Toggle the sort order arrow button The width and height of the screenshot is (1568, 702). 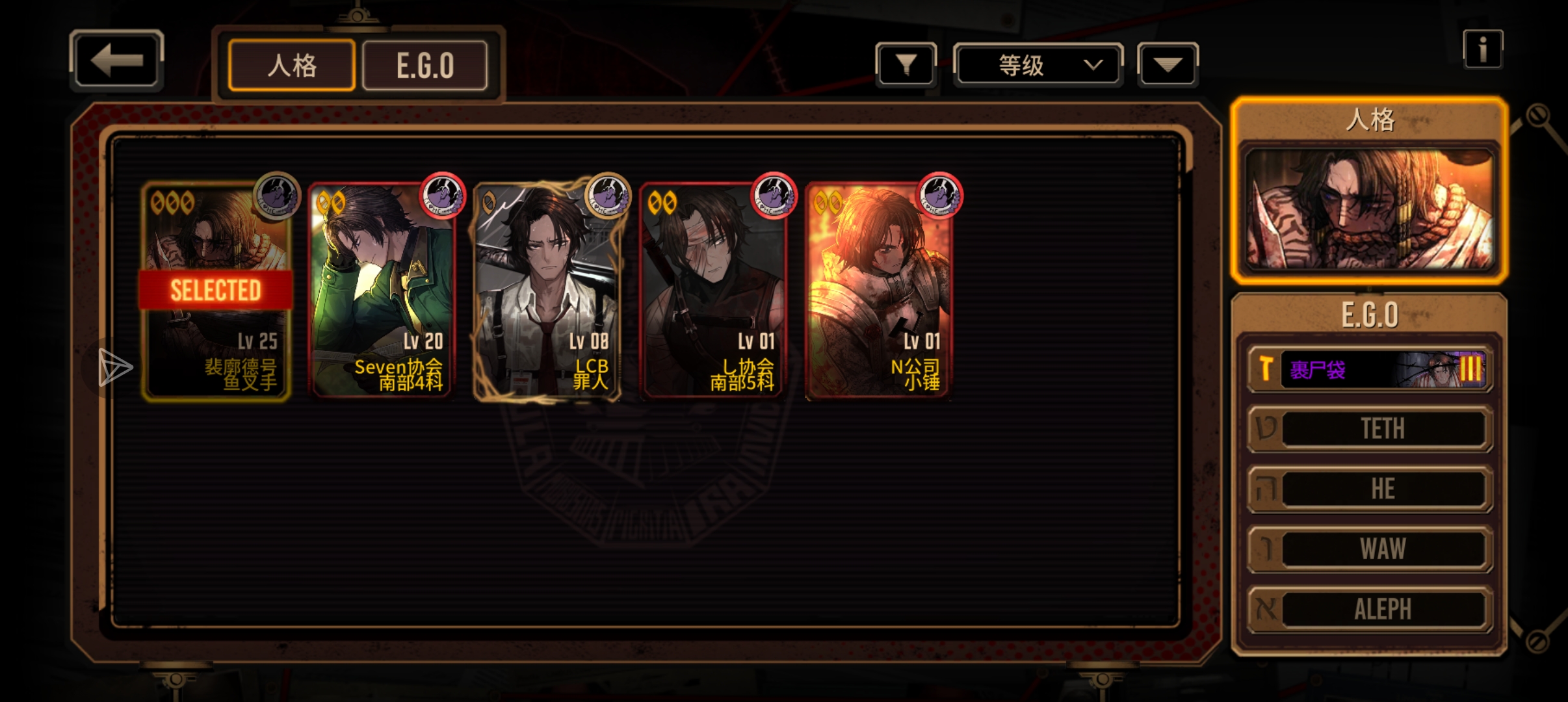(x=1168, y=65)
